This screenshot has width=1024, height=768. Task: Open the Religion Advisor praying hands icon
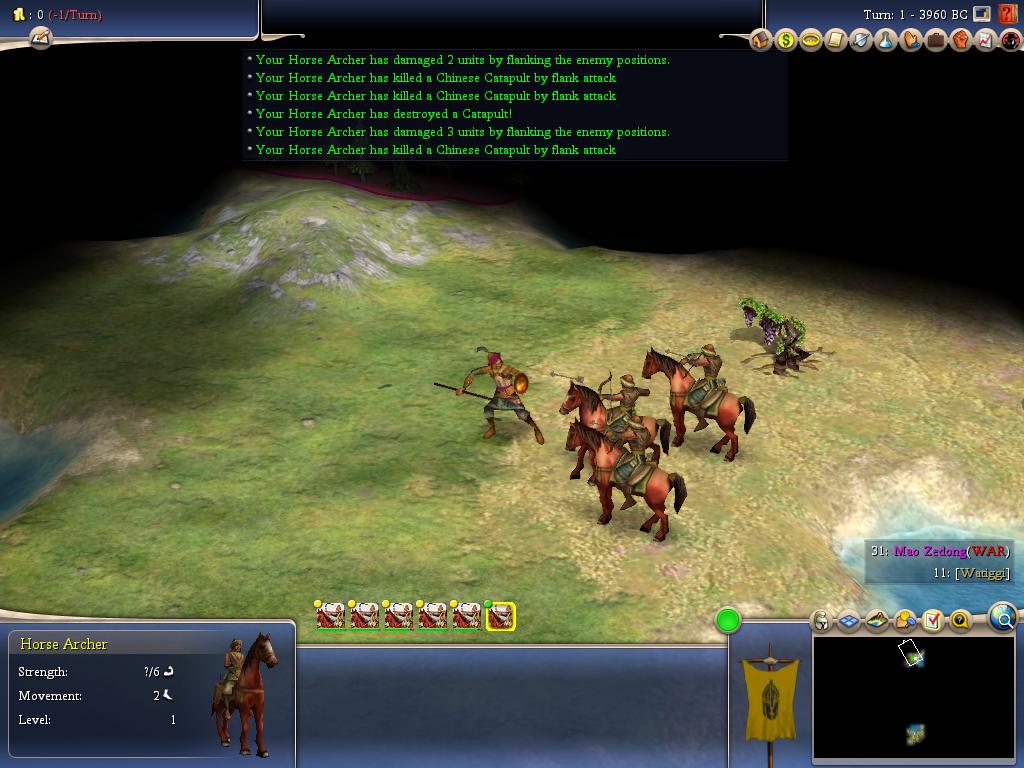[911, 40]
